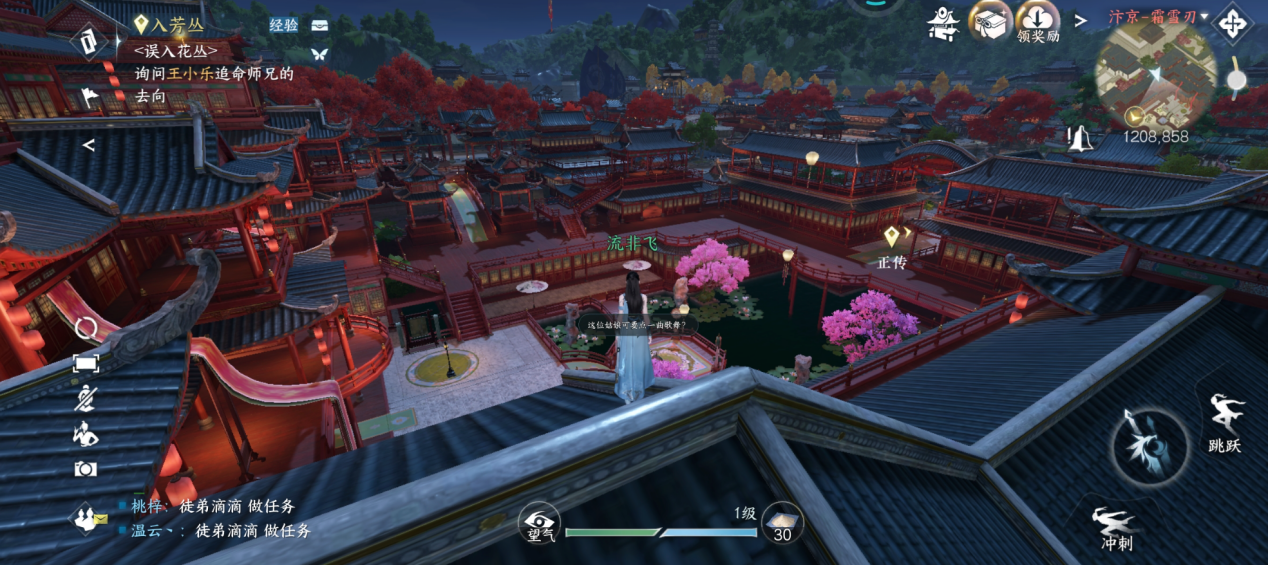This screenshot has height=565, width=1268.
Task: Click the 经验 experience label
Action: (x=284, y=25)
